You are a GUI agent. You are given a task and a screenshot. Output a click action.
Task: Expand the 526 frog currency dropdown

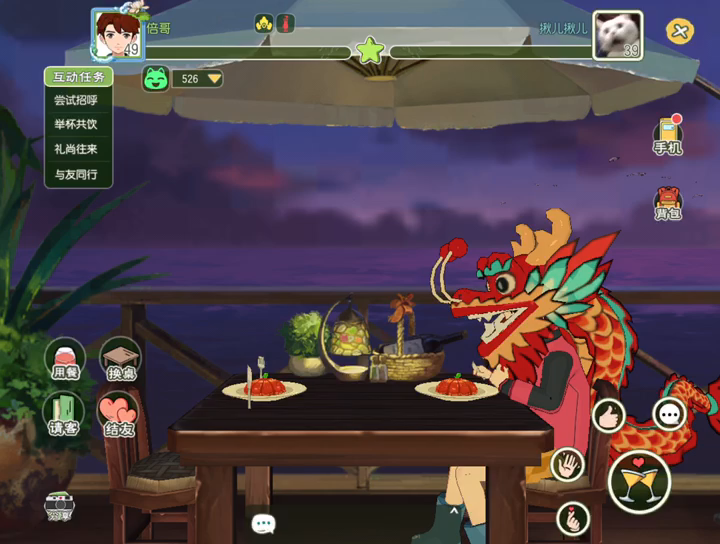pos(214,78)
